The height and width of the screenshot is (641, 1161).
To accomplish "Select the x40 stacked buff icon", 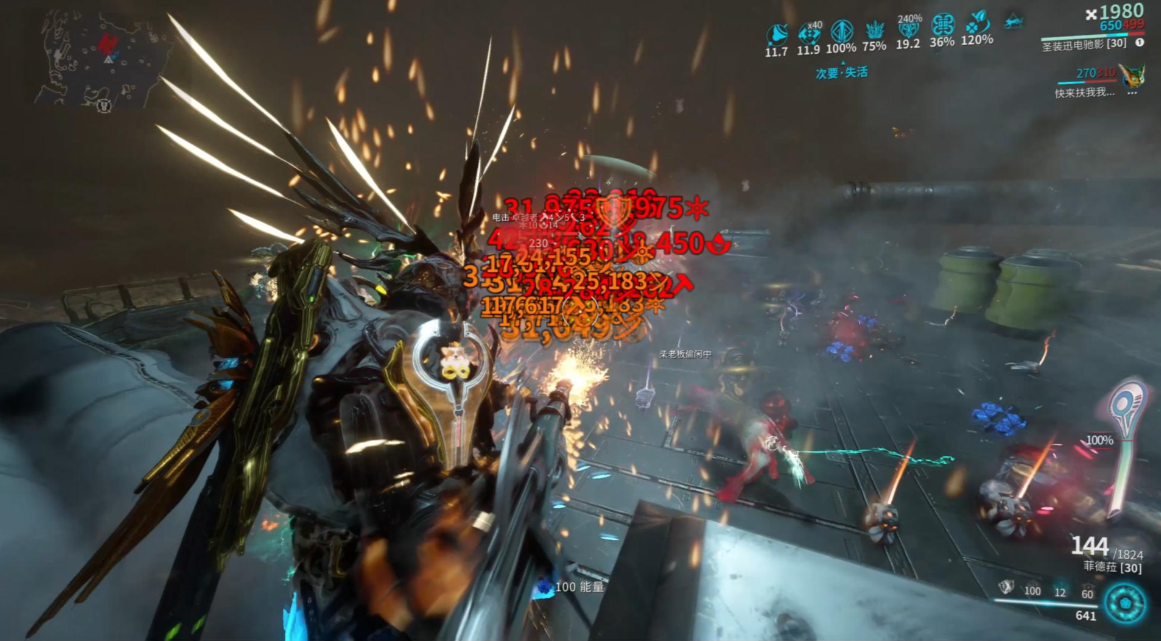I will [808, 31].
